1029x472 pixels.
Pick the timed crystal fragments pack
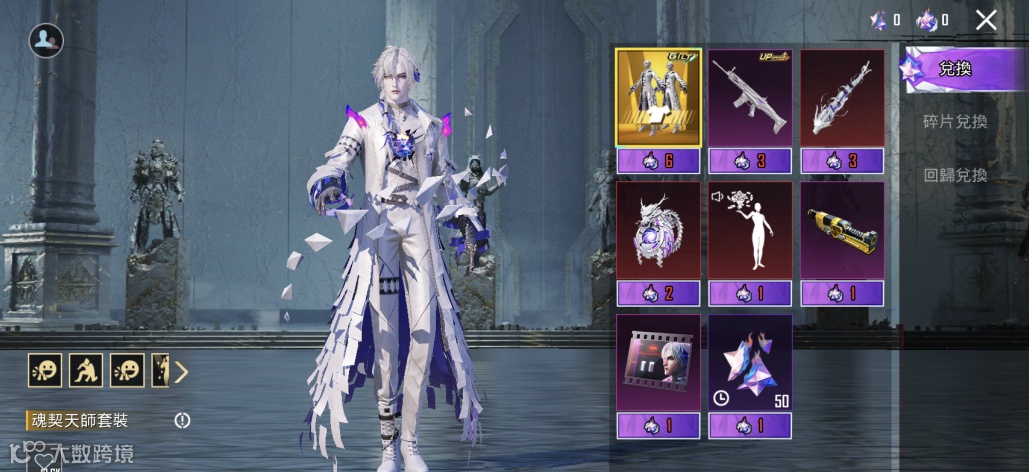tap(750, 362)
